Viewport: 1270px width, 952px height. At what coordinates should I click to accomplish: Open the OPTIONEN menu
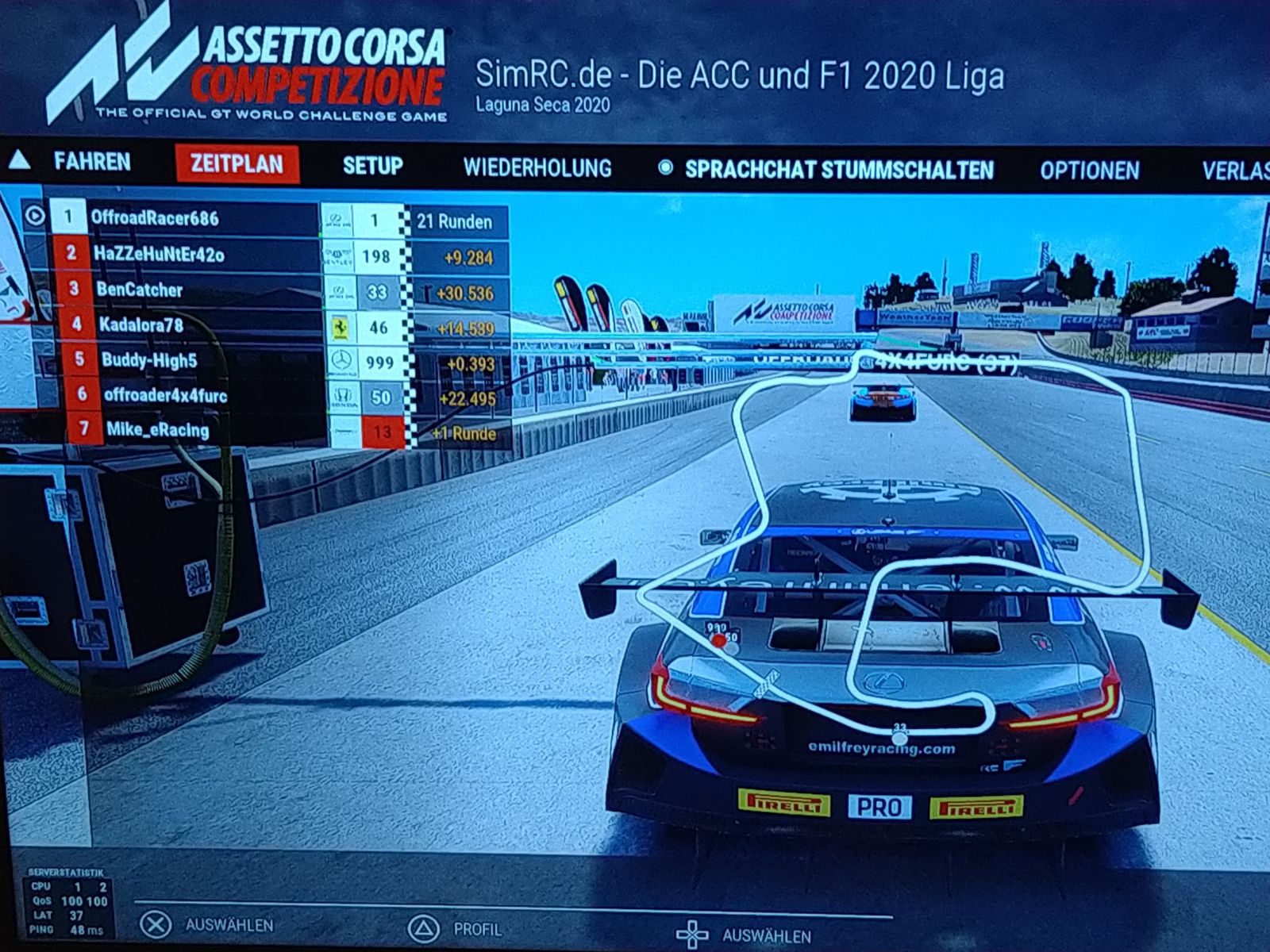tap(1089, 171)
